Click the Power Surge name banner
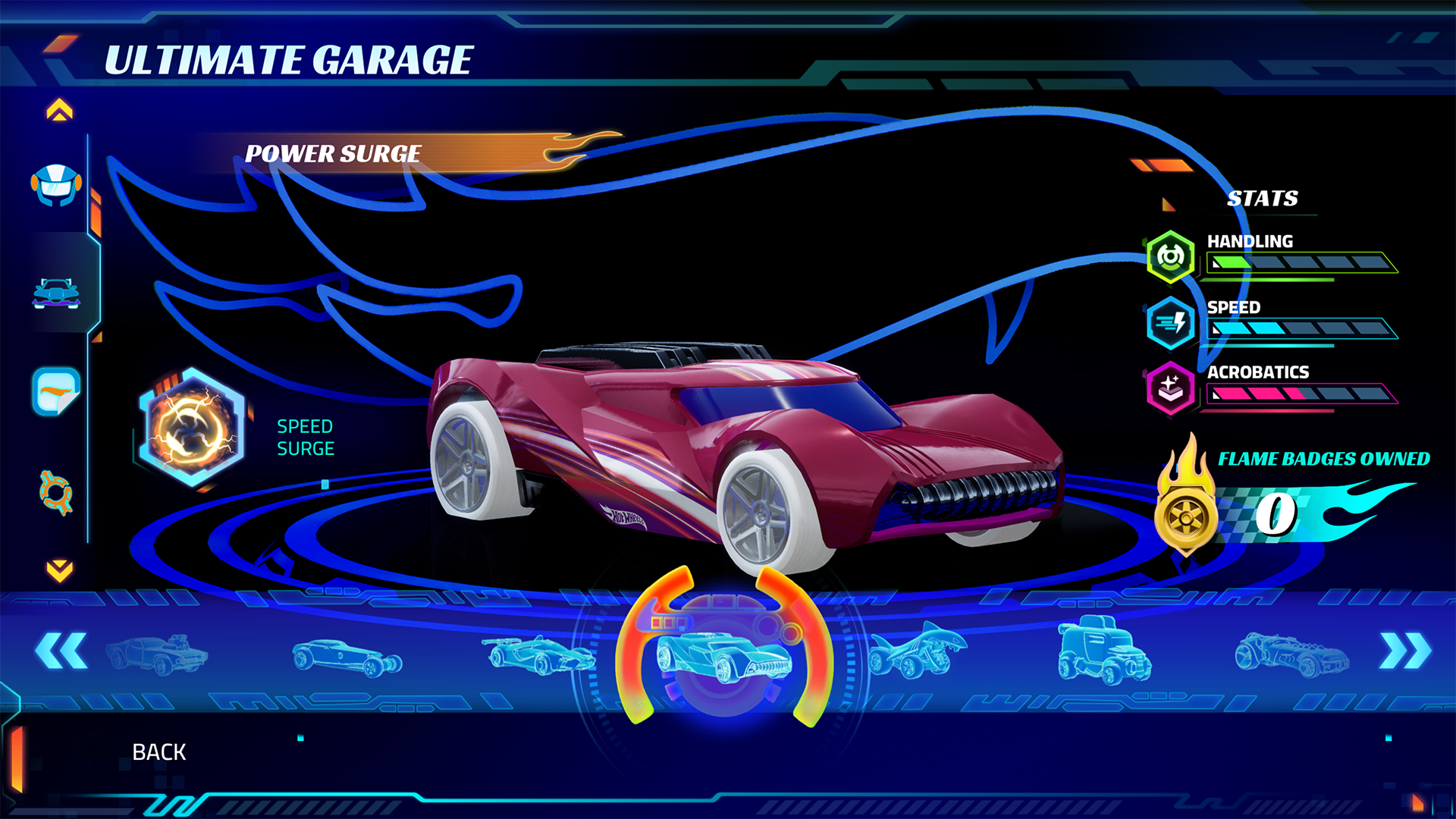Viewport: 1456px width, 819px height. (334, 152)
